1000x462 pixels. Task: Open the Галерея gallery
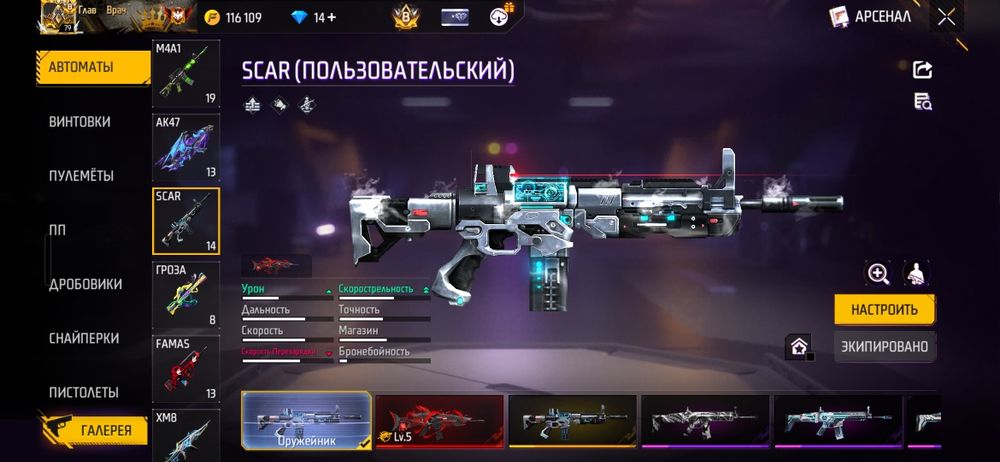click(x=105, y=430)
